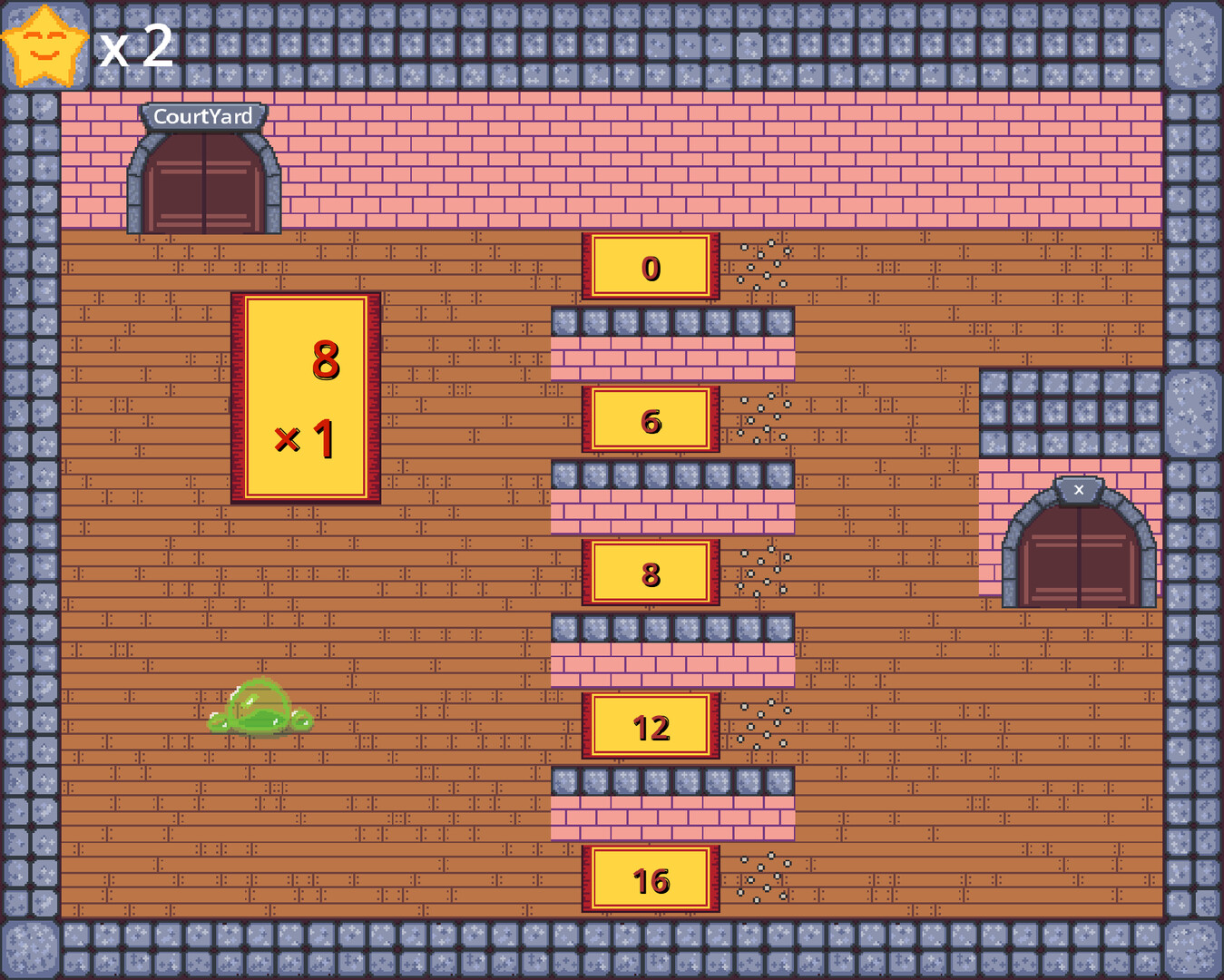Choose 8 as the correct answer
Screen dimensions: 1224x980
(650, 573)
